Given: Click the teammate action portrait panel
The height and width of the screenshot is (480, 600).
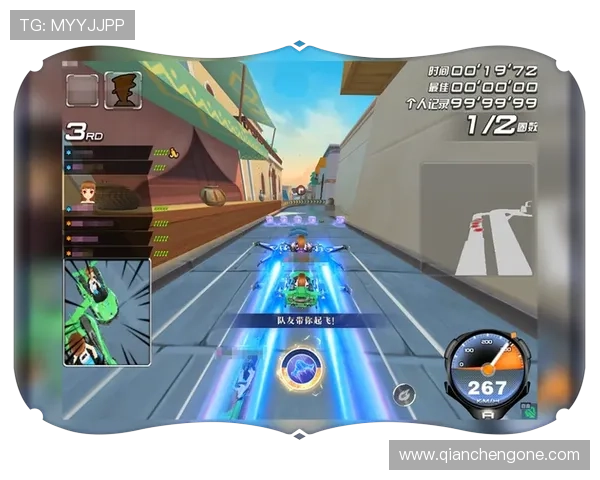Looking at the screenshot, I should (x=107, y=312).
